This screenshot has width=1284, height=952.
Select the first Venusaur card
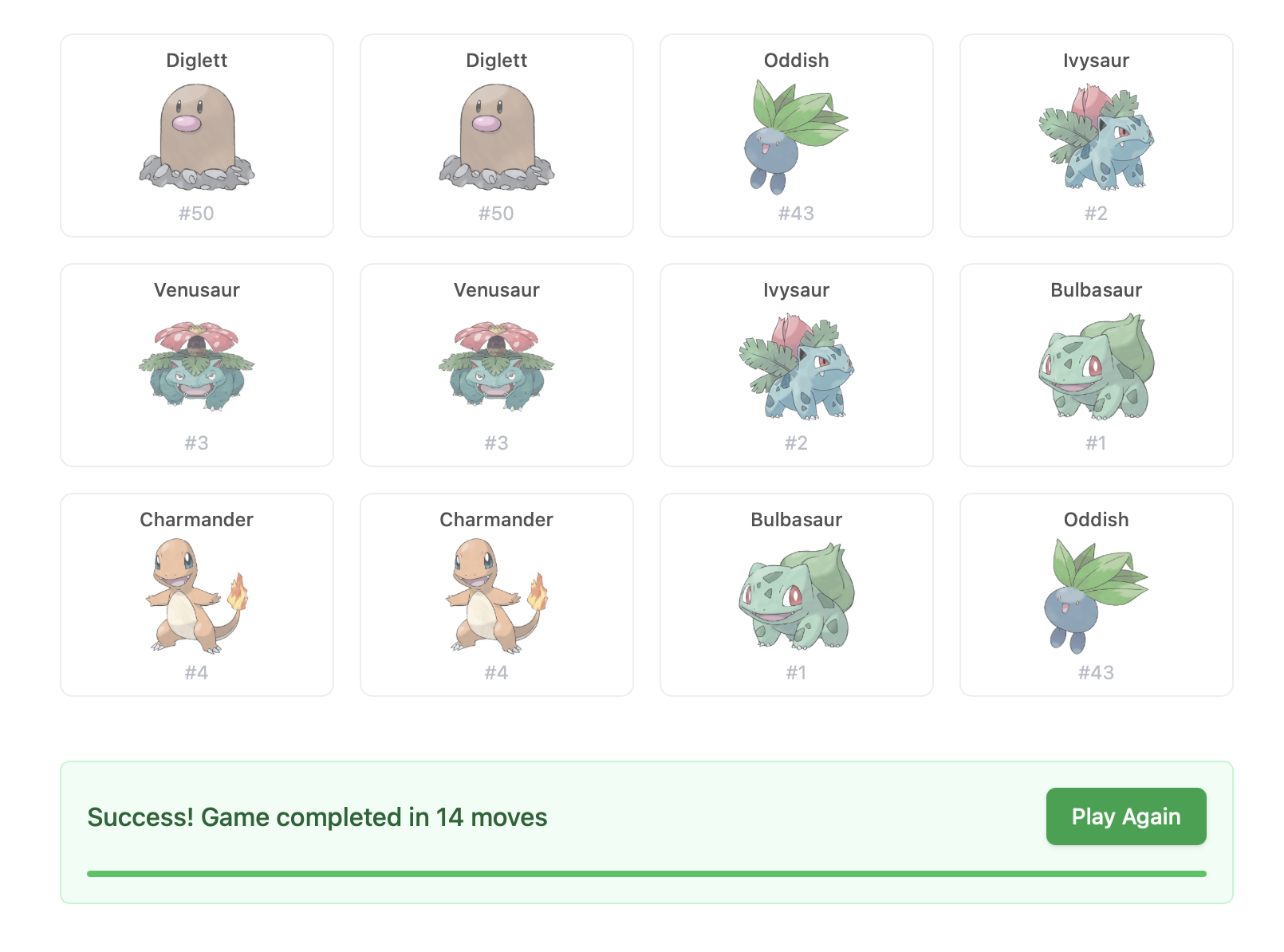click(196, 364)
